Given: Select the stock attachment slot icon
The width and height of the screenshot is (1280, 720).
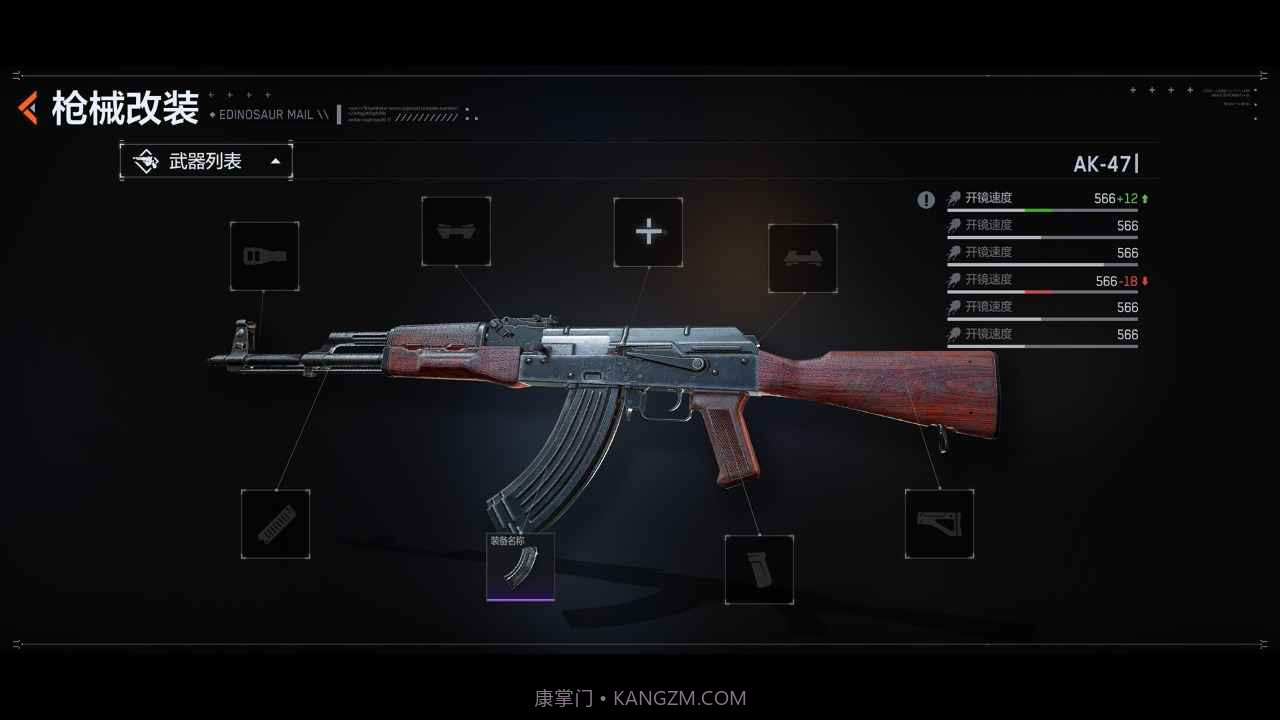Looking at the screenshot, I should coord(940,523).
